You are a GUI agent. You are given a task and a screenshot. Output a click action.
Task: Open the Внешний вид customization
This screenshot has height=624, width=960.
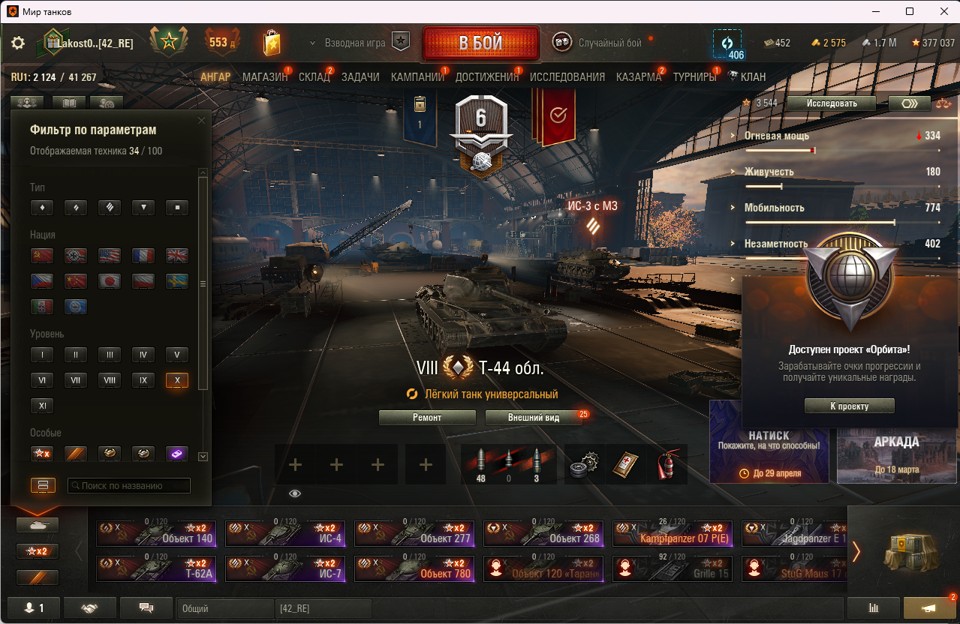[532, 418]
